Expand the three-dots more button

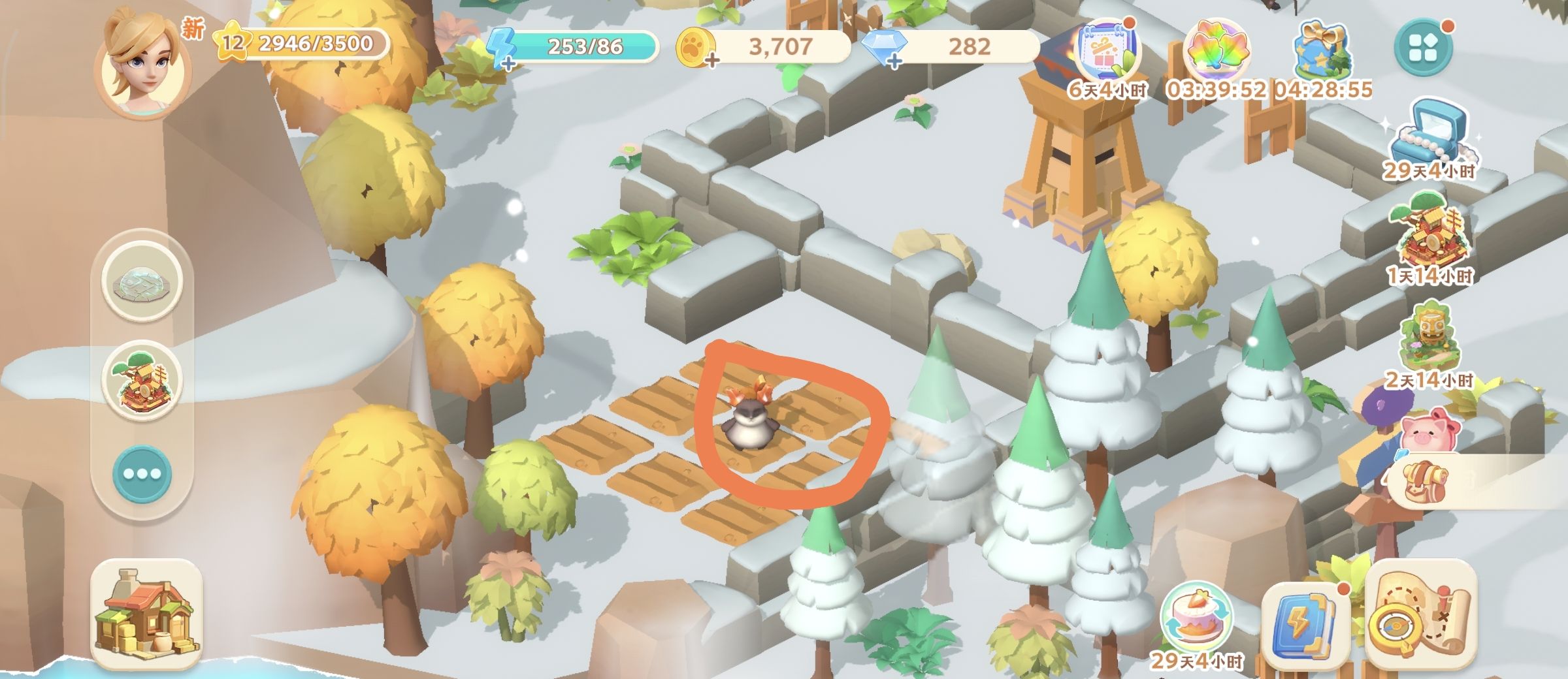(142, 473)
